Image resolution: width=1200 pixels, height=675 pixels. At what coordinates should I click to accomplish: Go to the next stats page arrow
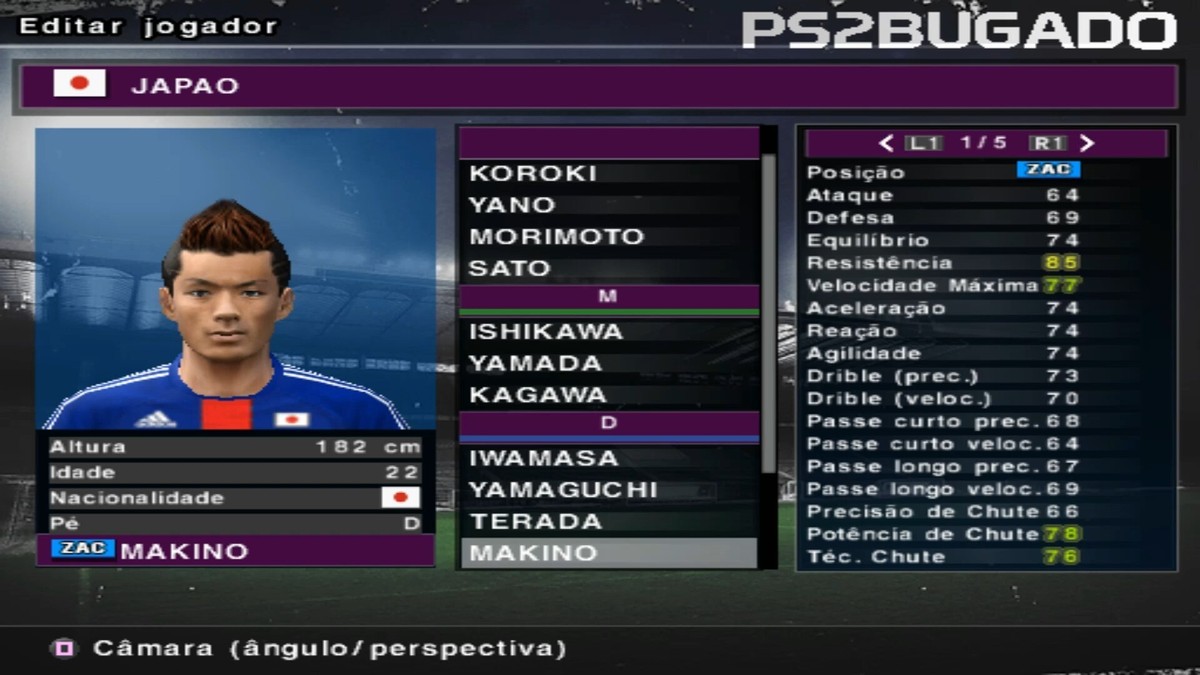click(1088, 143)
